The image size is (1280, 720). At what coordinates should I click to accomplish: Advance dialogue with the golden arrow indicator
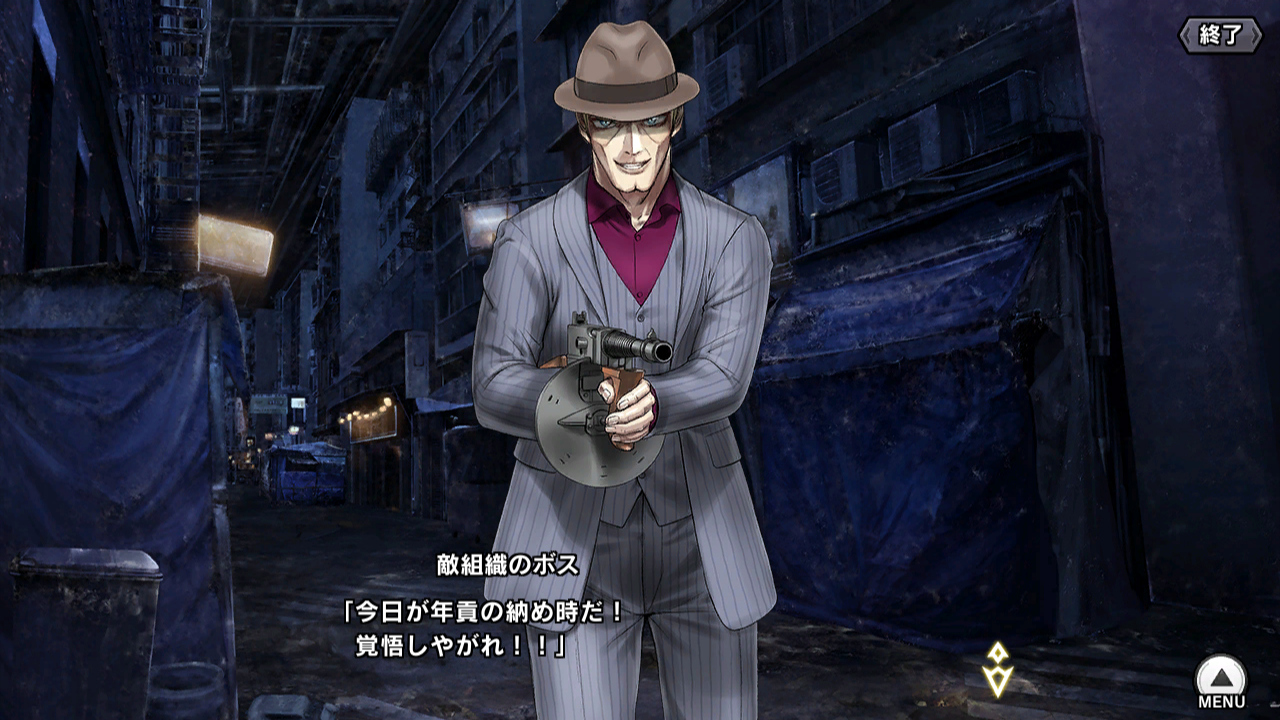997,670
